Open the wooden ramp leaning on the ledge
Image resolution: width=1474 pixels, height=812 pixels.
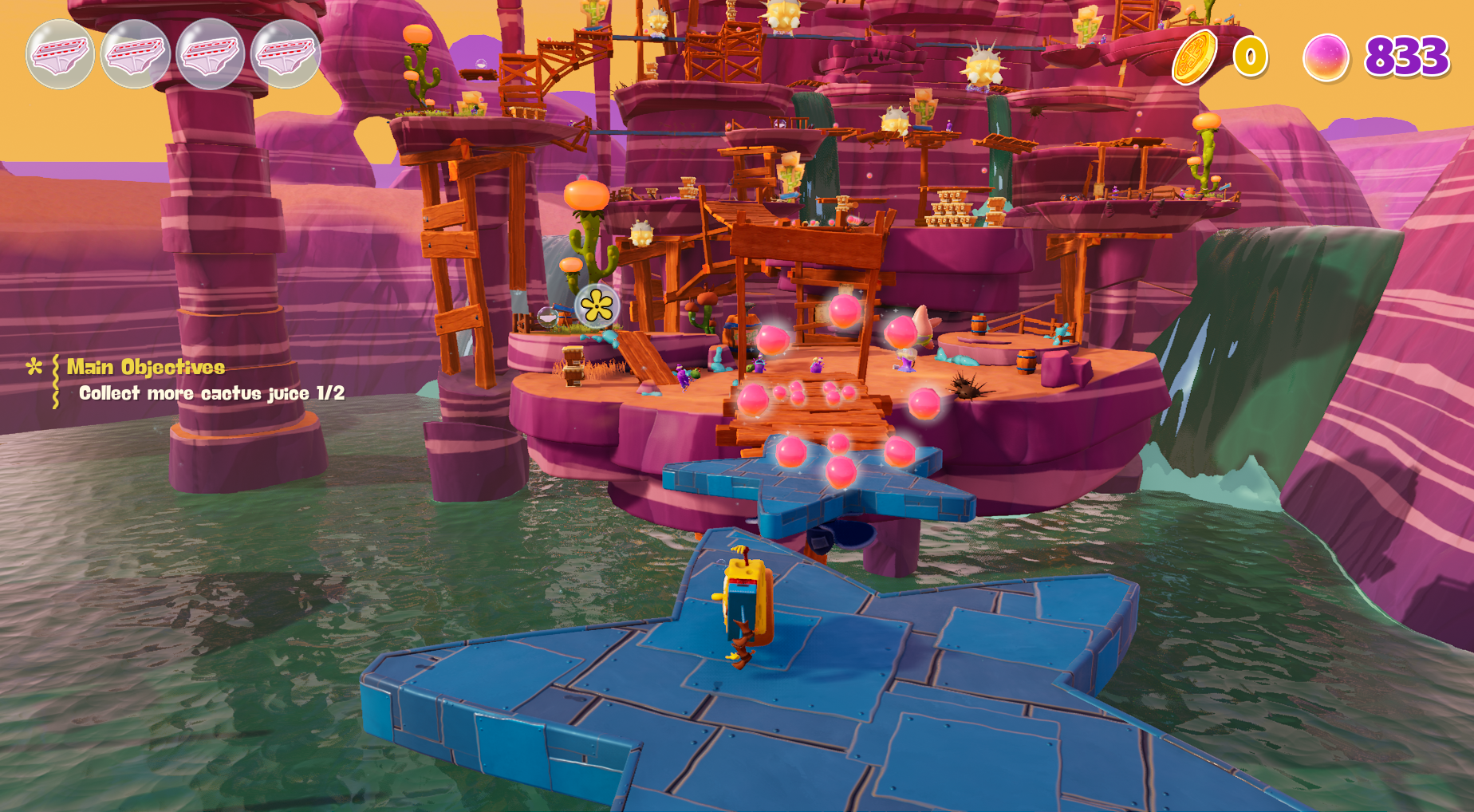(x=644, y=356)
